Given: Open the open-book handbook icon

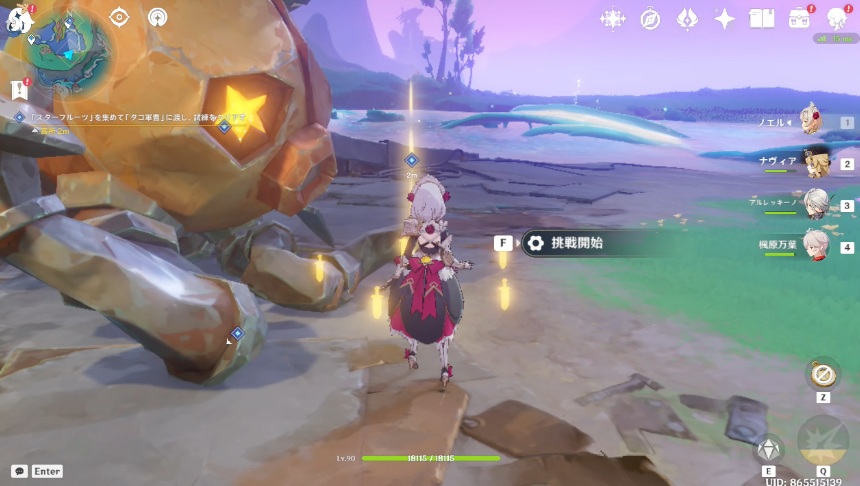Looking at the screenshot, I should pyautogui.click(x=762, y=19).
